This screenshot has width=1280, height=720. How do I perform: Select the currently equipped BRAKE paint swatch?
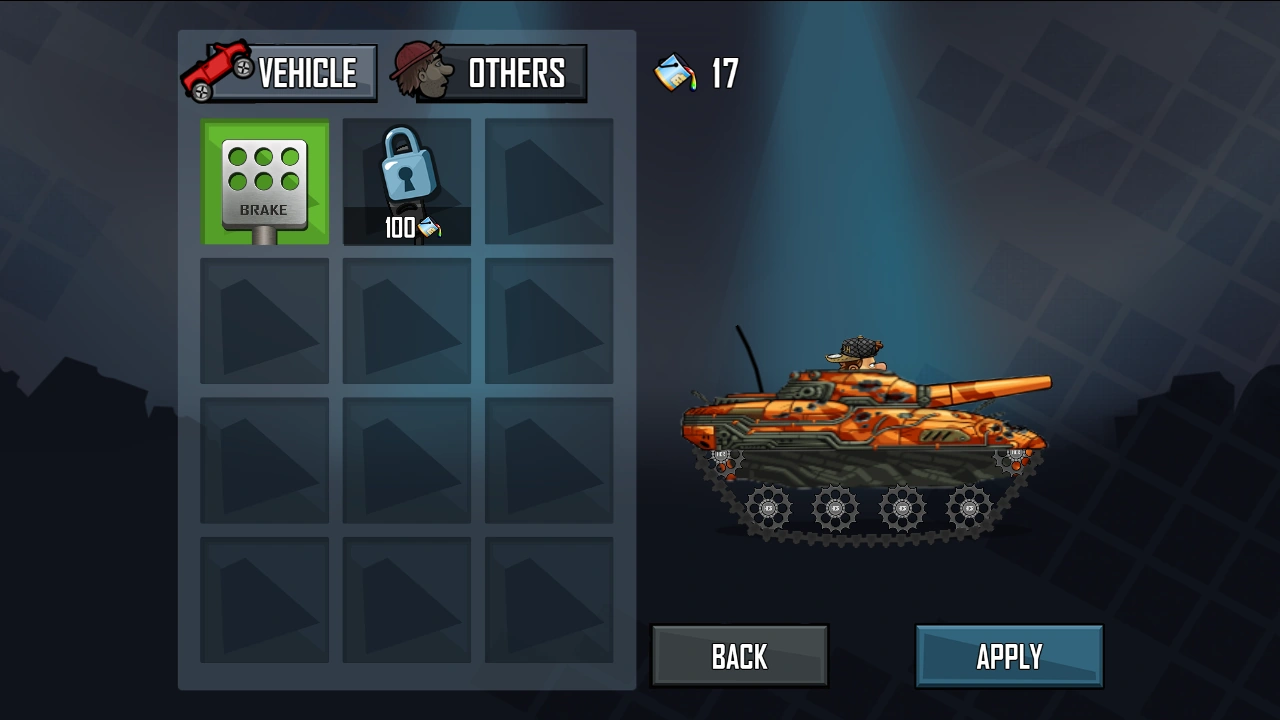pos(264,181)
